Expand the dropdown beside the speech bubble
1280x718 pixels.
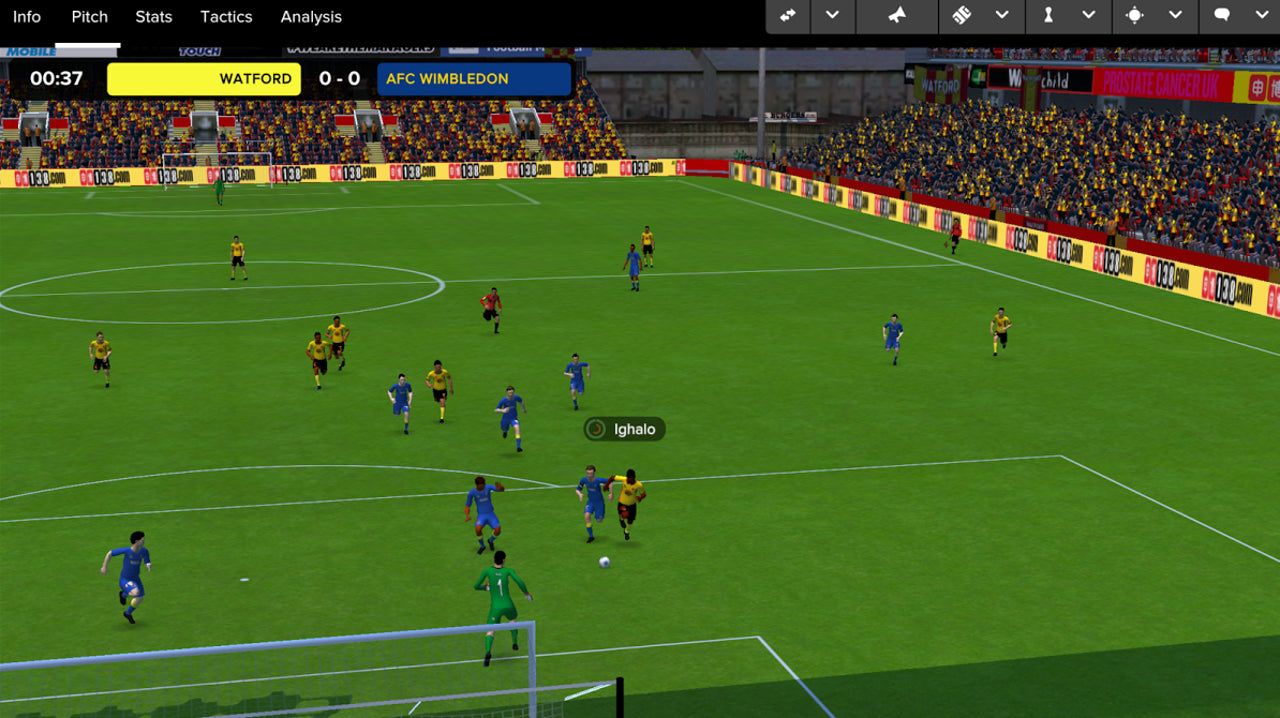pos(1261,16)
